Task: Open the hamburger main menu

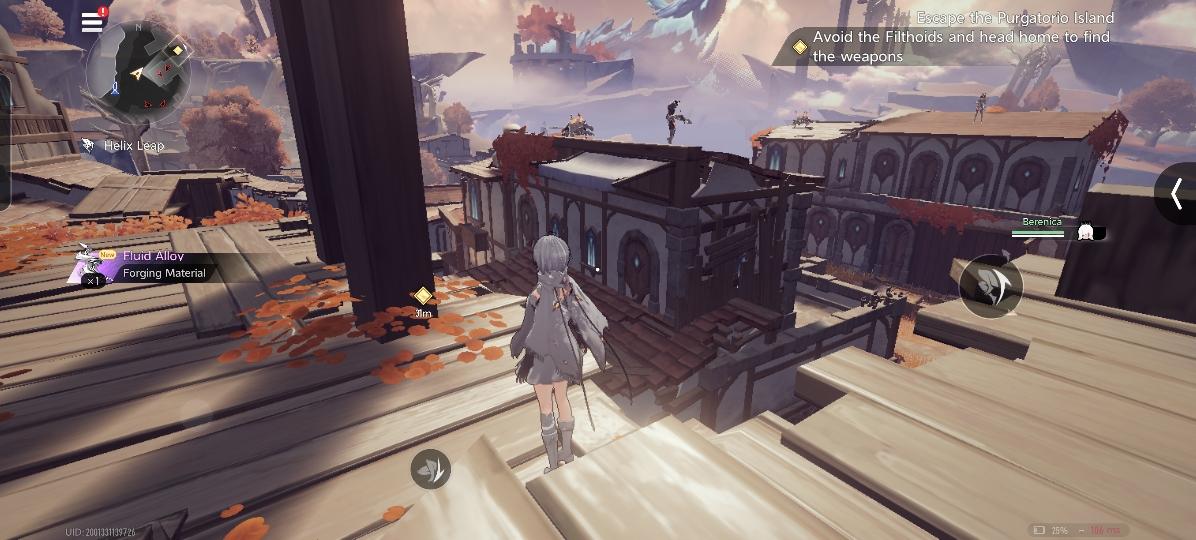Action: click(x=92, y=21)
